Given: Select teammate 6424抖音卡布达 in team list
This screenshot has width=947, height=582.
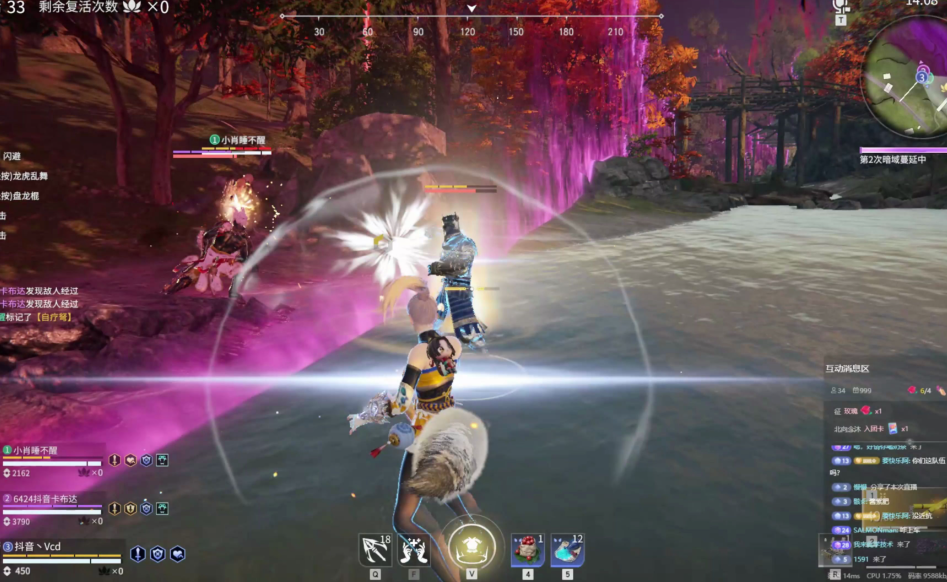Looking at the screenshot, I should click(x=52, y=499).
